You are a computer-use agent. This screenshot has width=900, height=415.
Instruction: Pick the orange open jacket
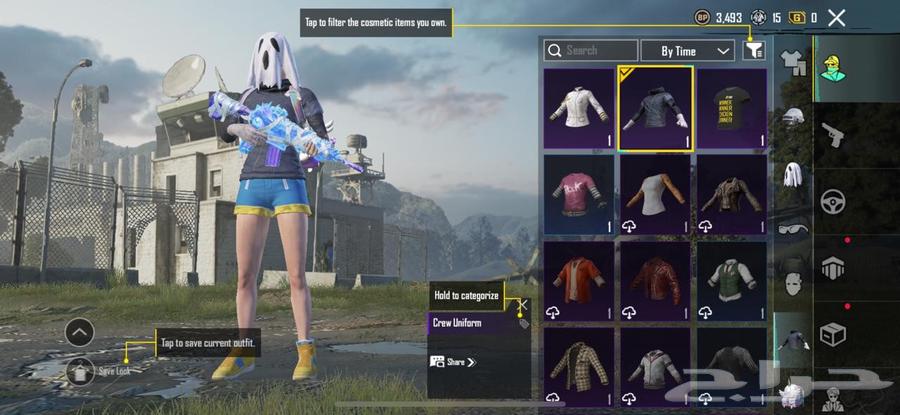tap(579, 280)
